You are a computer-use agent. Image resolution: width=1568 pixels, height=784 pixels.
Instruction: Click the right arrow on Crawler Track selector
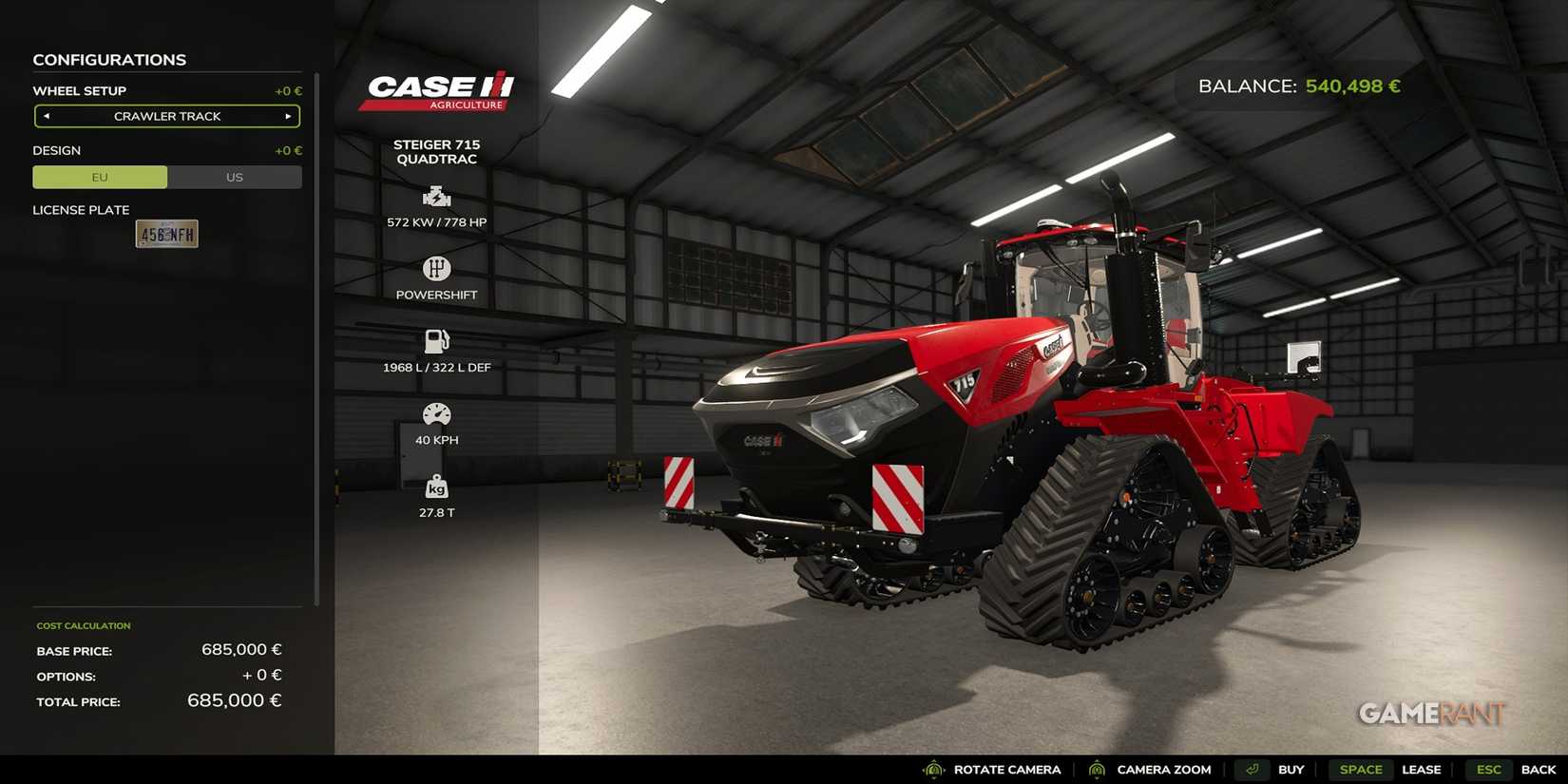pyautogui.click(x=288, y=116)
